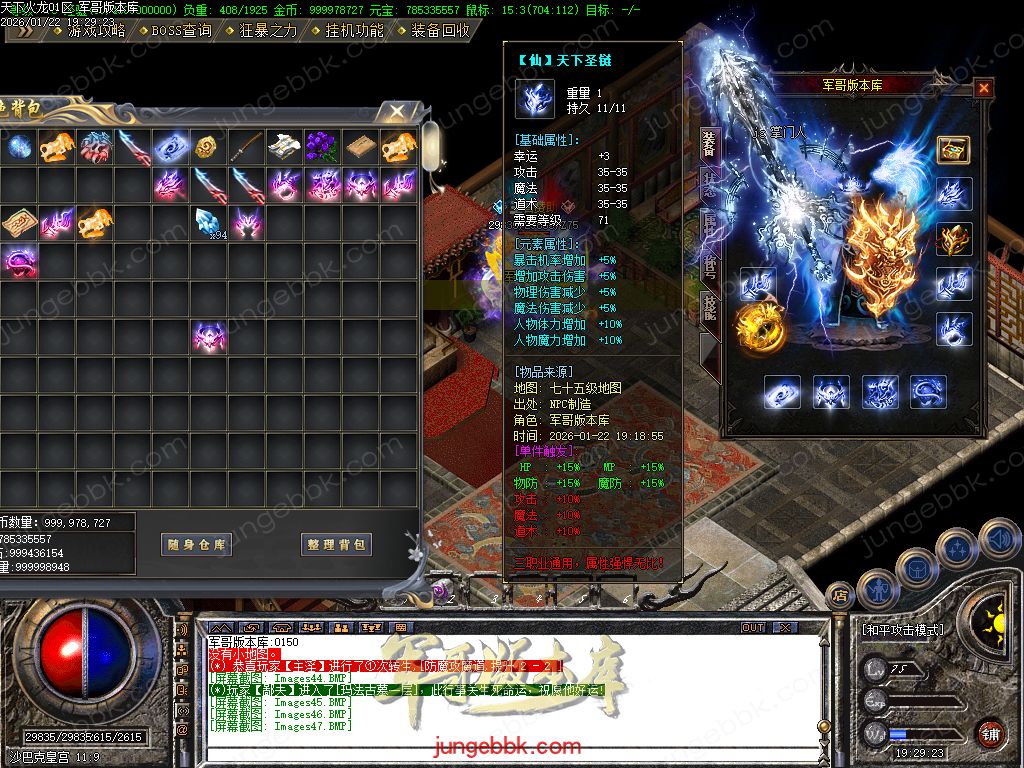Viewport: 1024px width, 768px height.
Task: Open the 游戏攻略 game guide menu
Action: (x=96, y=30)
